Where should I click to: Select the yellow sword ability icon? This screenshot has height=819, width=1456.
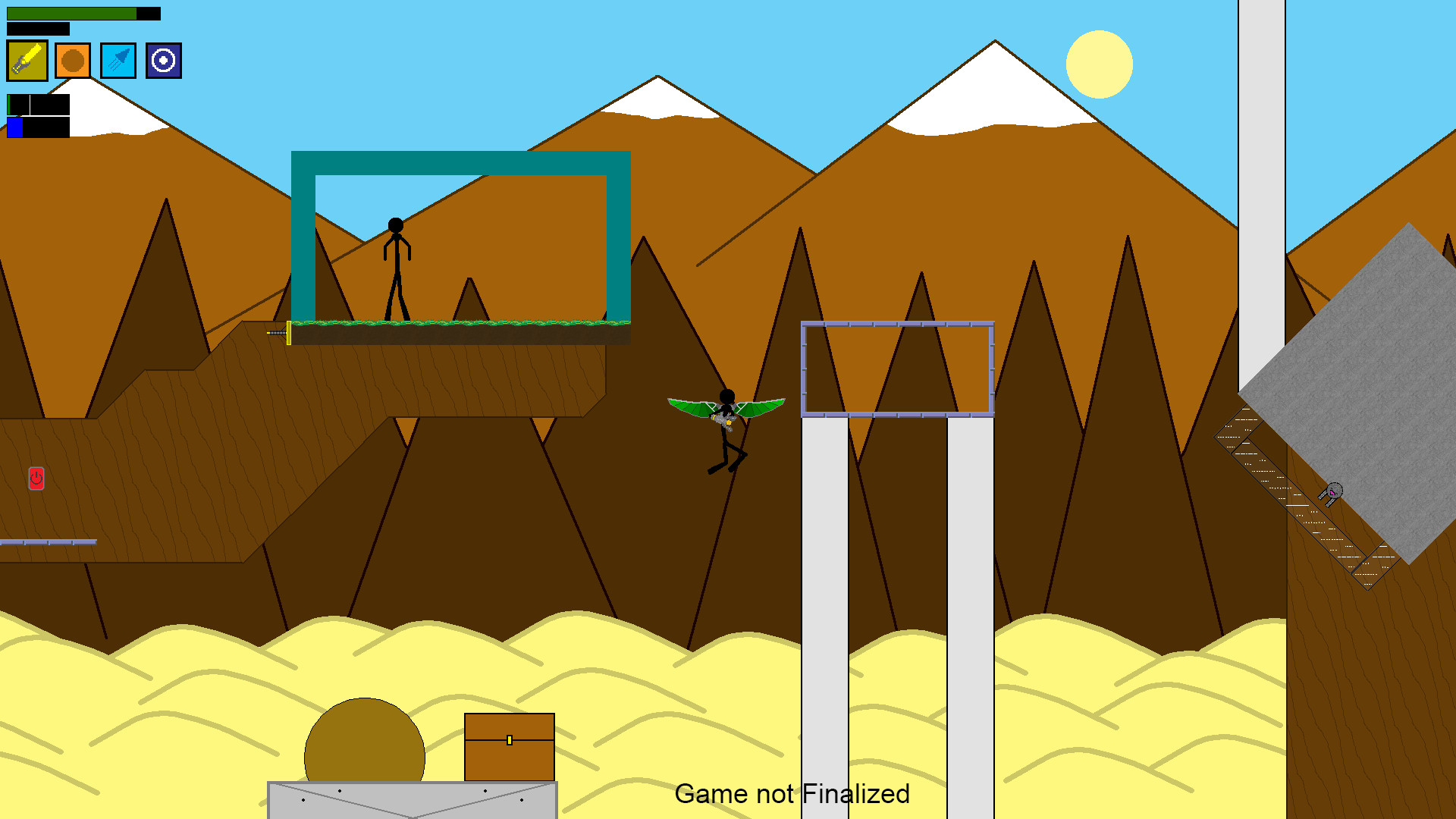27,61
